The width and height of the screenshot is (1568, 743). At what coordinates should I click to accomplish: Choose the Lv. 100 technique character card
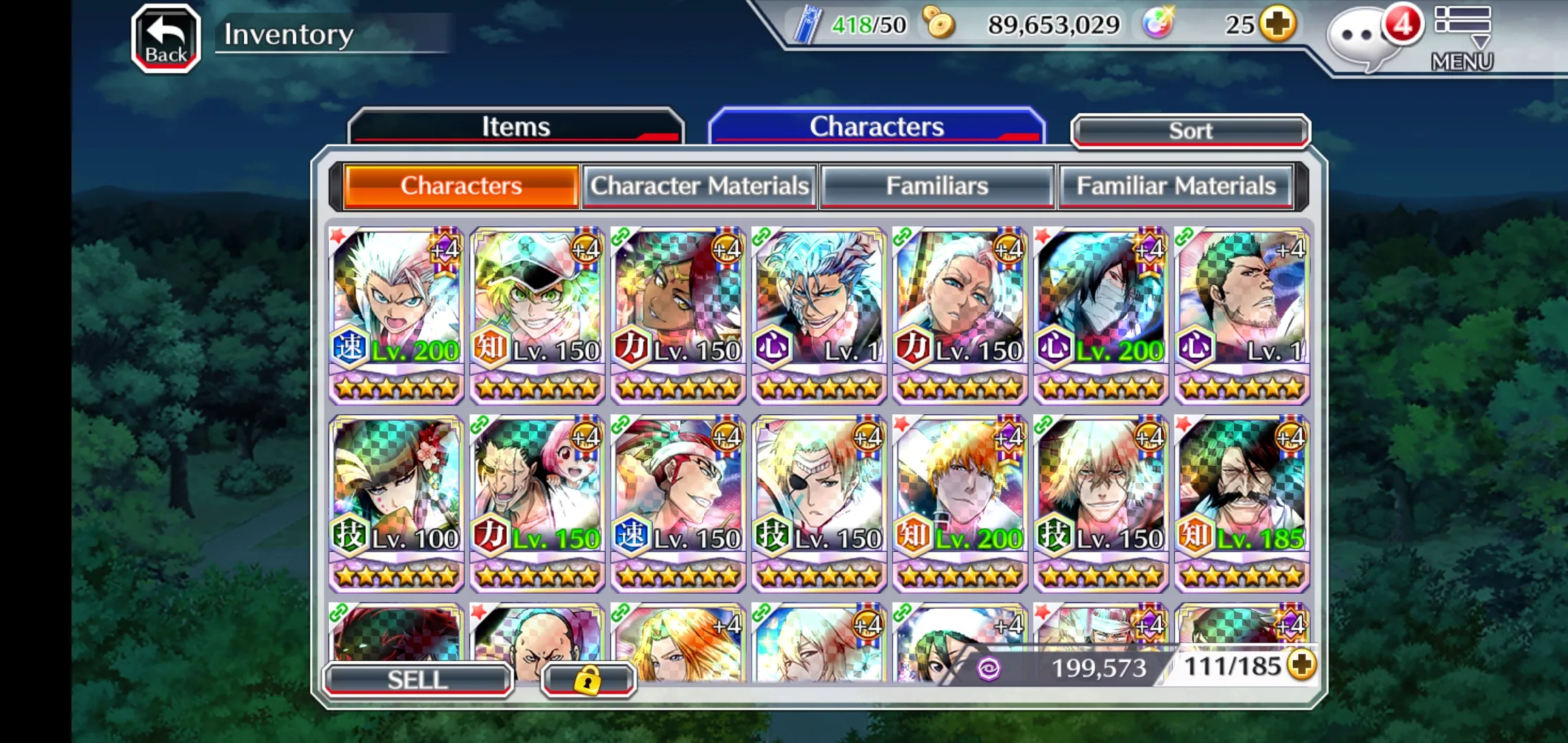(396, 503)
